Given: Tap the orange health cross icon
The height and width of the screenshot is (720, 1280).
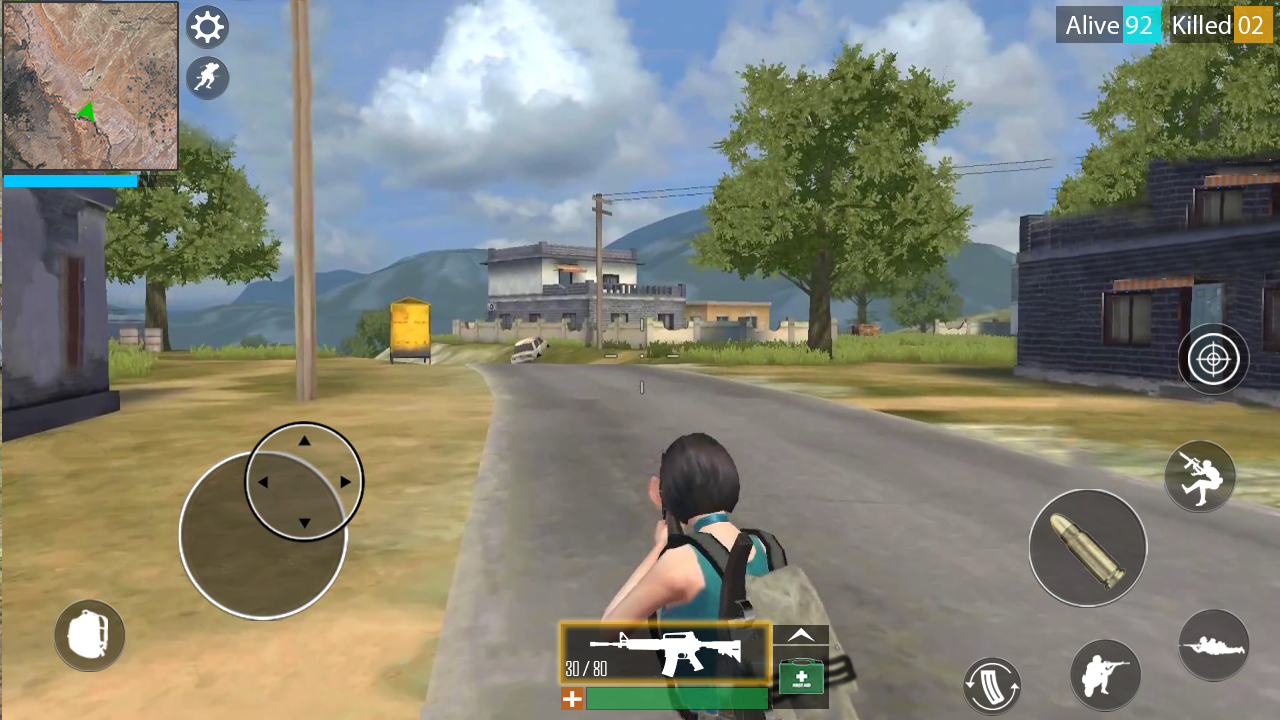Looking at the screenshot, I should click(571, 699).
